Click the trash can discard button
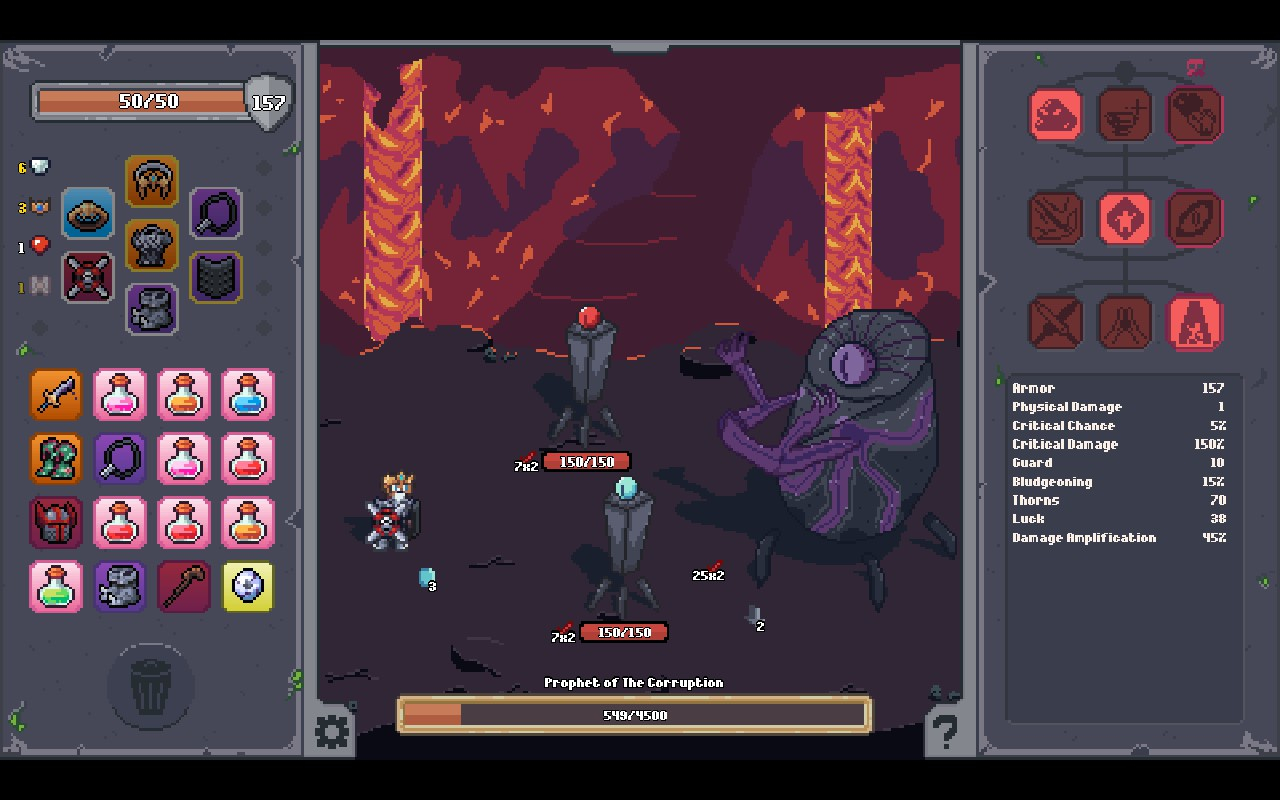Image resolution: width=1280 pixels, height=800 pixels. pyautogui.click(x=150, y=687)
